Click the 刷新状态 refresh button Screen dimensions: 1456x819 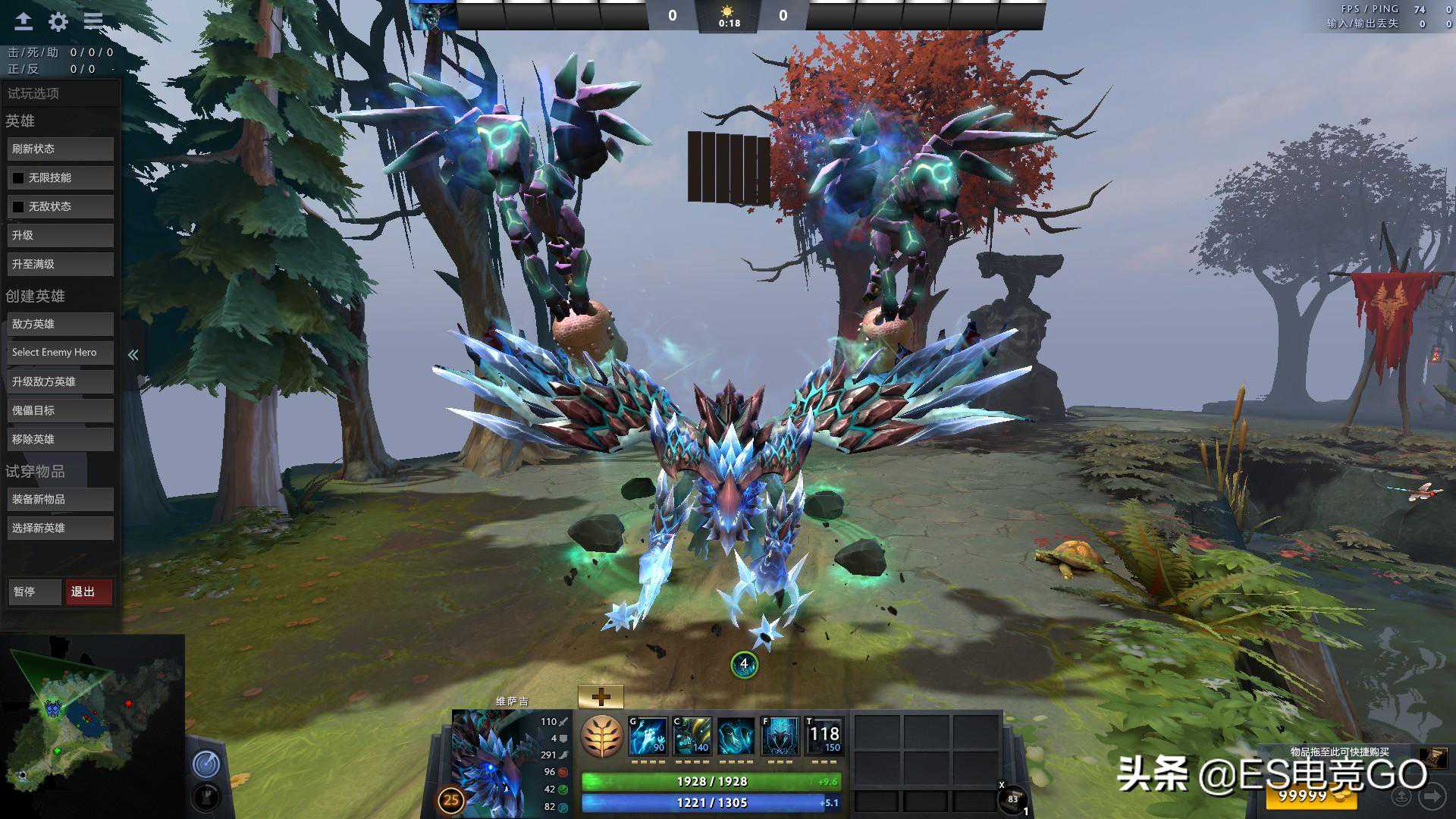pyautogui.click(x=61, y=149)
